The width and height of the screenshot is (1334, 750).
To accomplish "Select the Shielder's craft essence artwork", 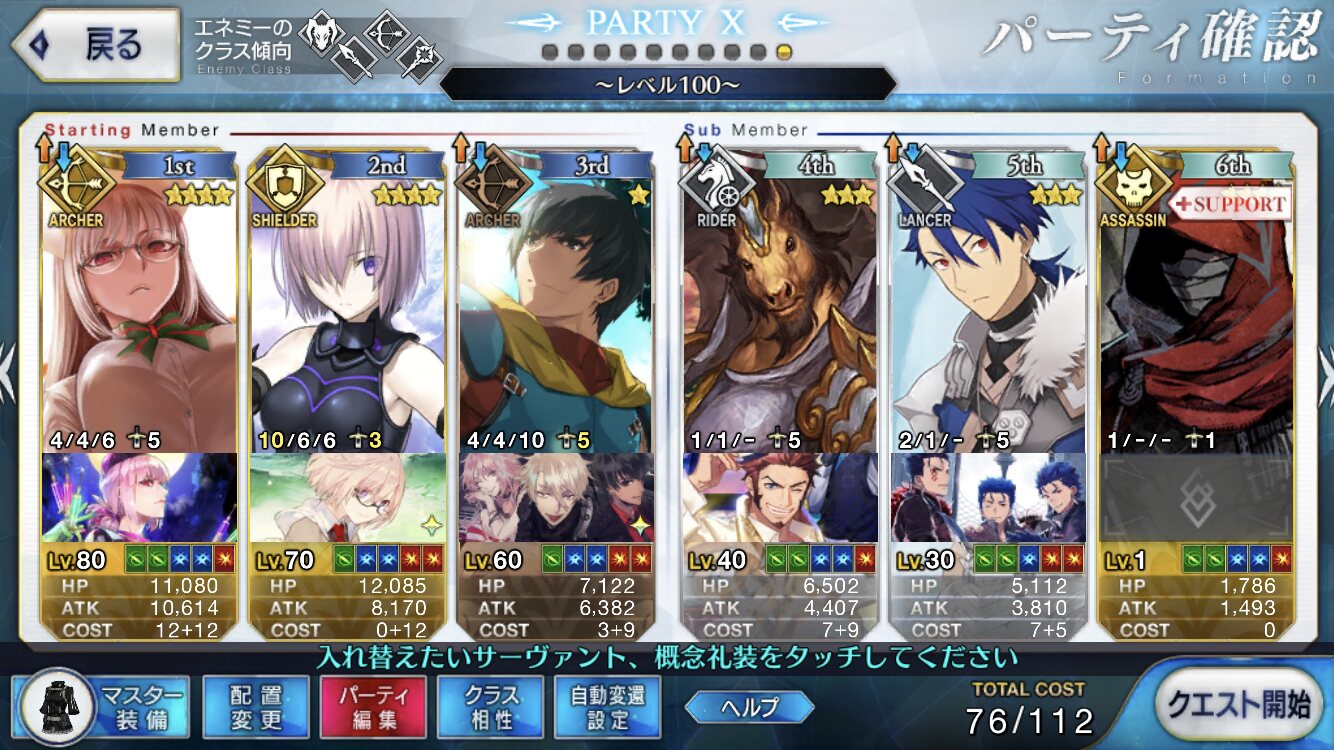I will 346,498.
